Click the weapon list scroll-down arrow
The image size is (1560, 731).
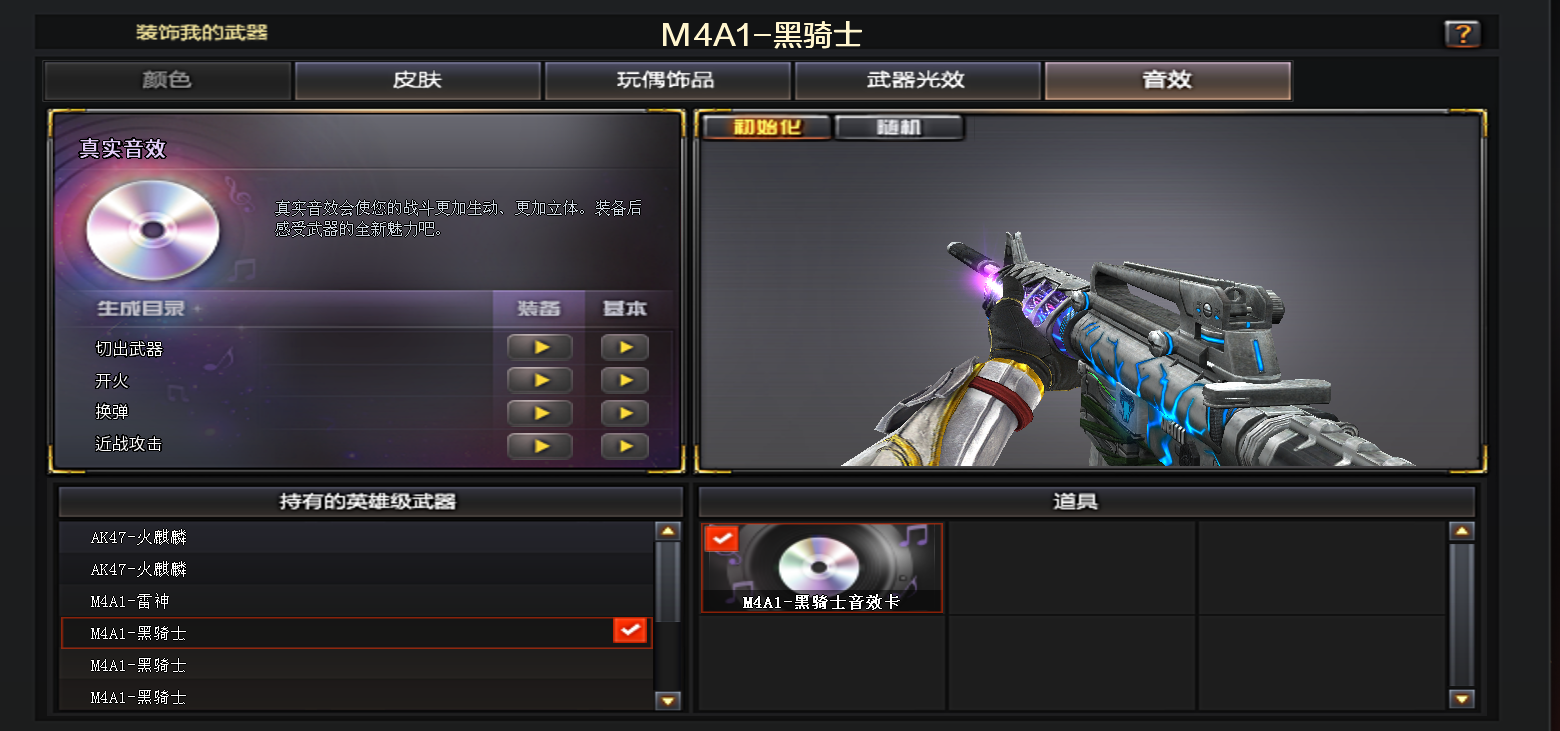pyautogui.click(x=667, y=701)
